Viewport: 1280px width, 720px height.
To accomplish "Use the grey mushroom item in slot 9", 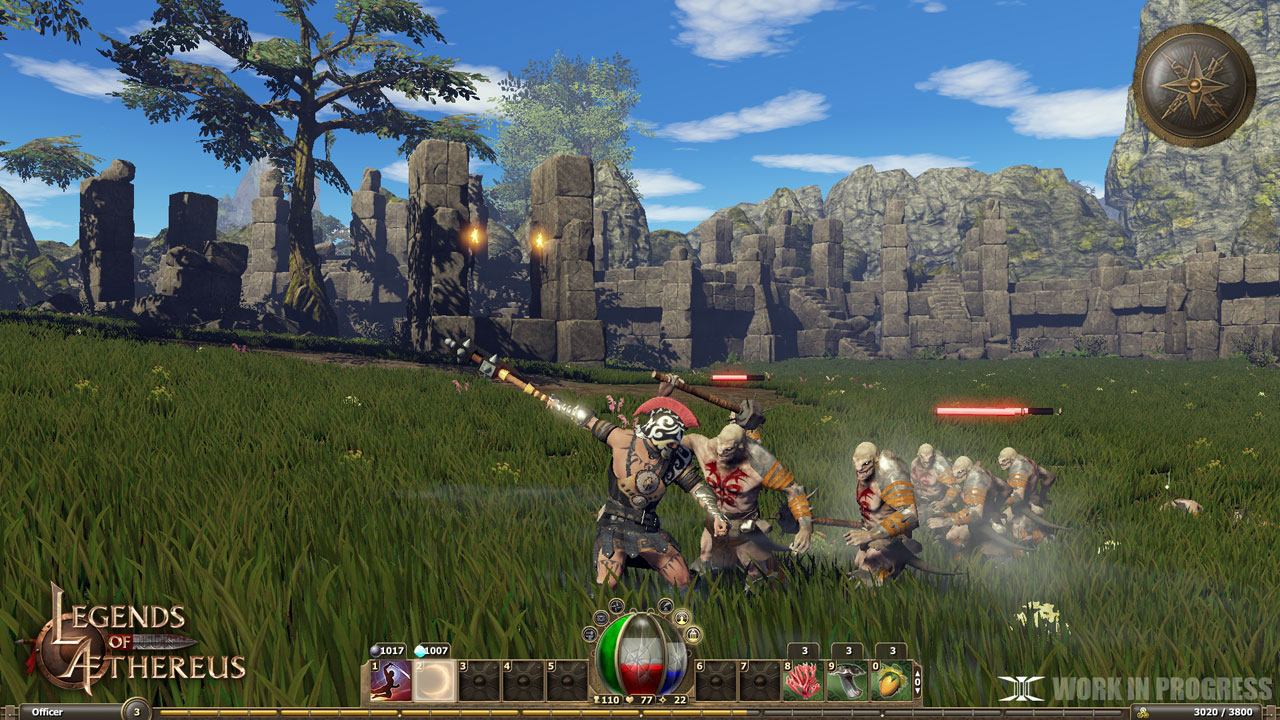I will pos(847,680).
